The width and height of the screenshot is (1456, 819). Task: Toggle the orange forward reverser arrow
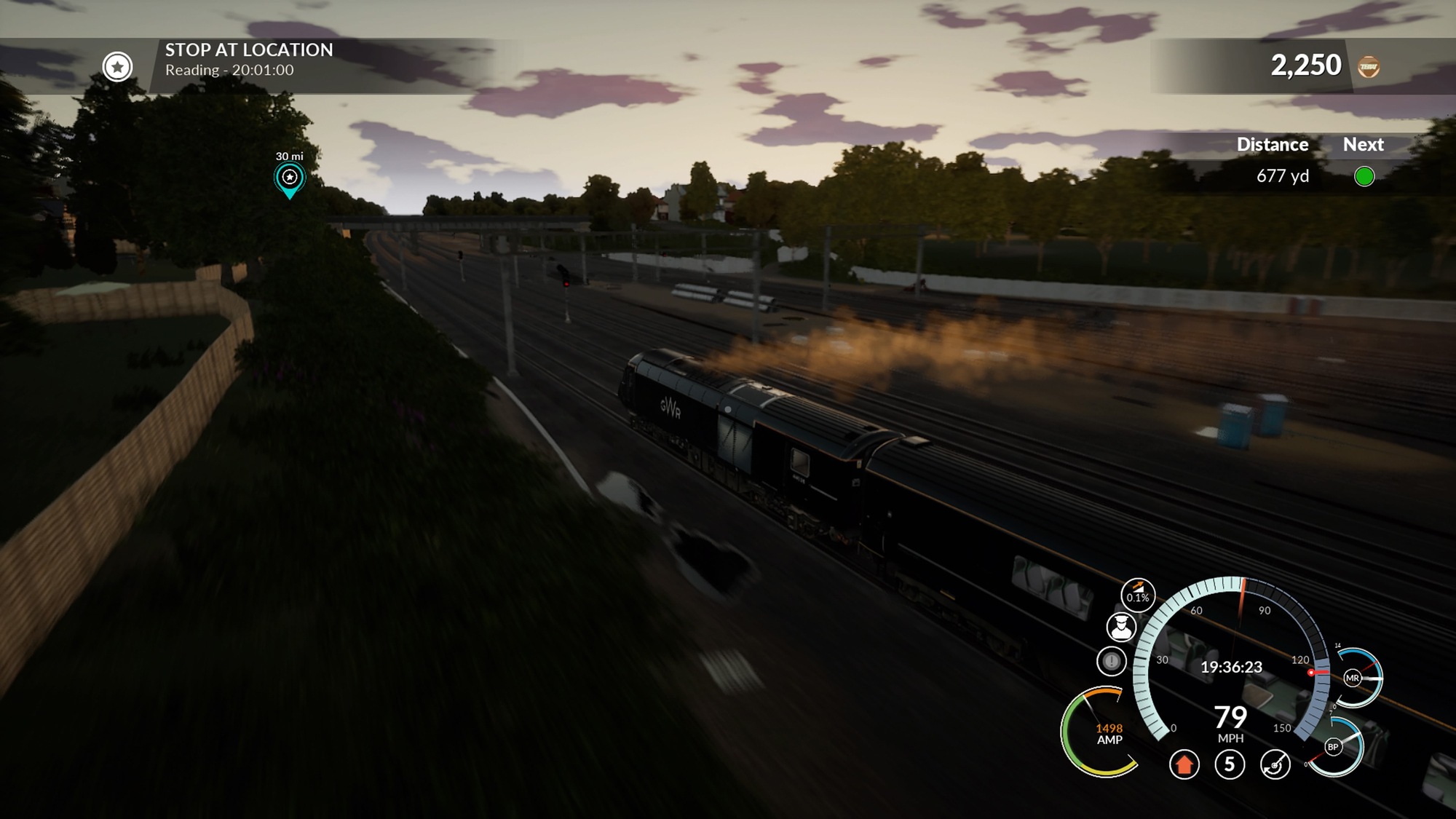(1184, 764)
